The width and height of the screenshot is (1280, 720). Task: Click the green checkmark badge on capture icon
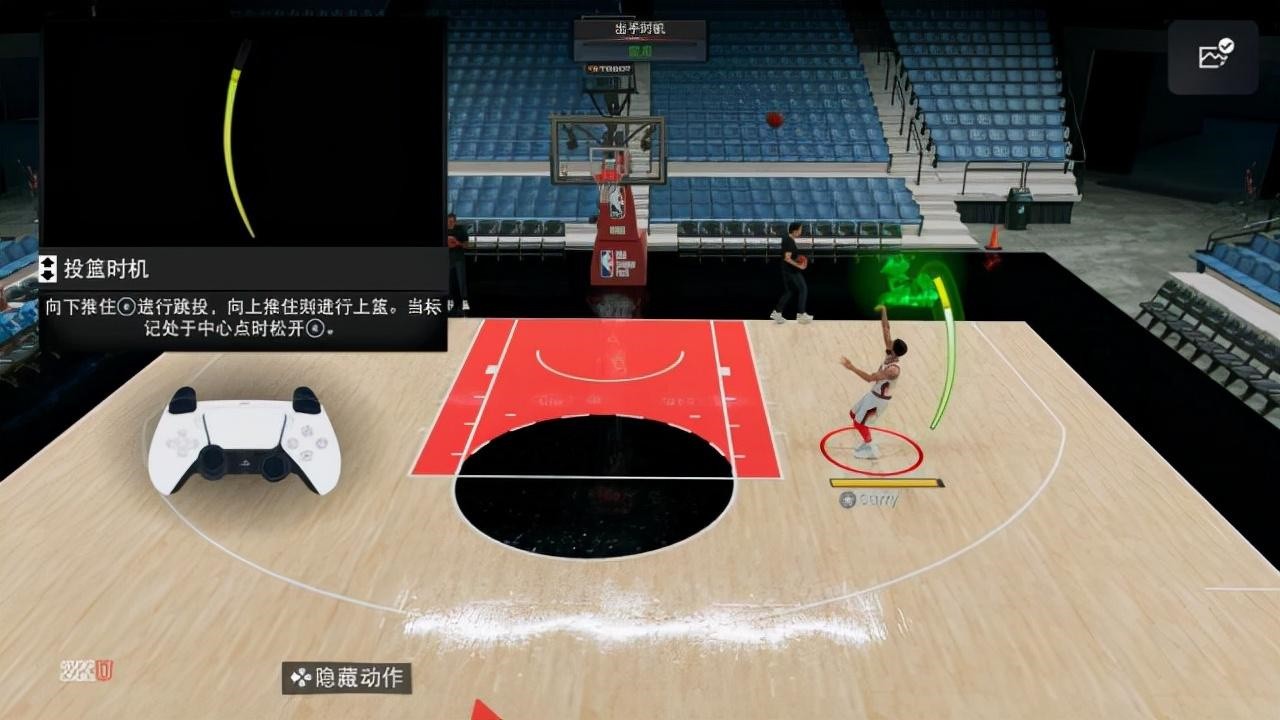1226,46
